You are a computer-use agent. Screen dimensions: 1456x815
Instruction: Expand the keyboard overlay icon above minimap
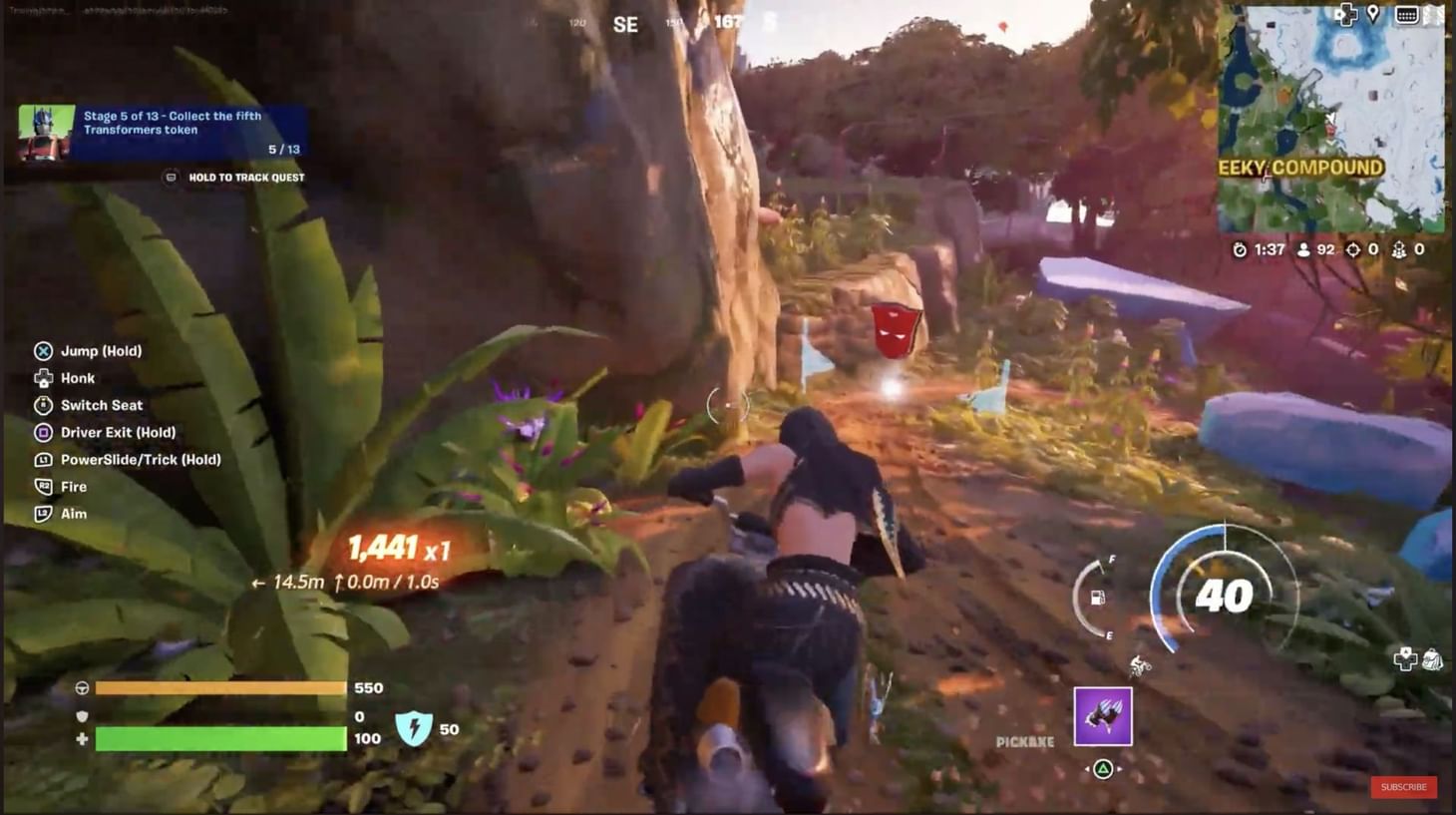point(1407,14)
